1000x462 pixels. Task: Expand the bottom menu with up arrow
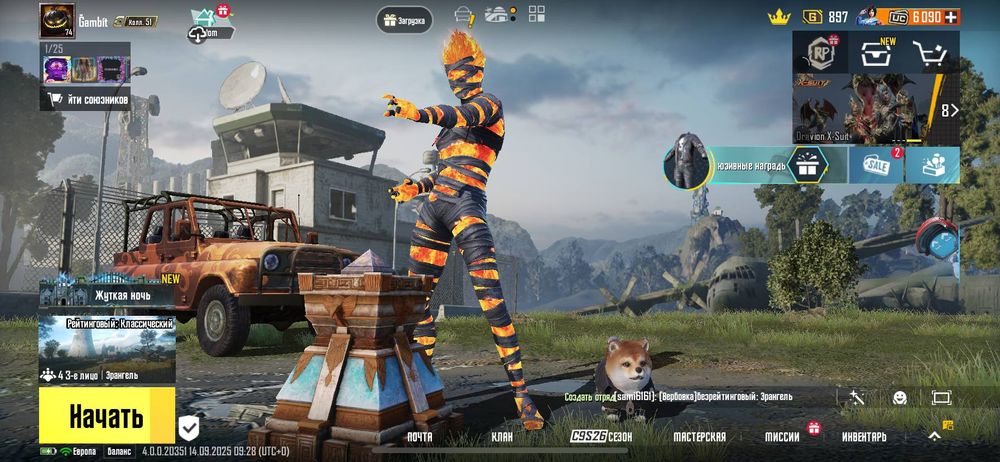click(934, 435)
